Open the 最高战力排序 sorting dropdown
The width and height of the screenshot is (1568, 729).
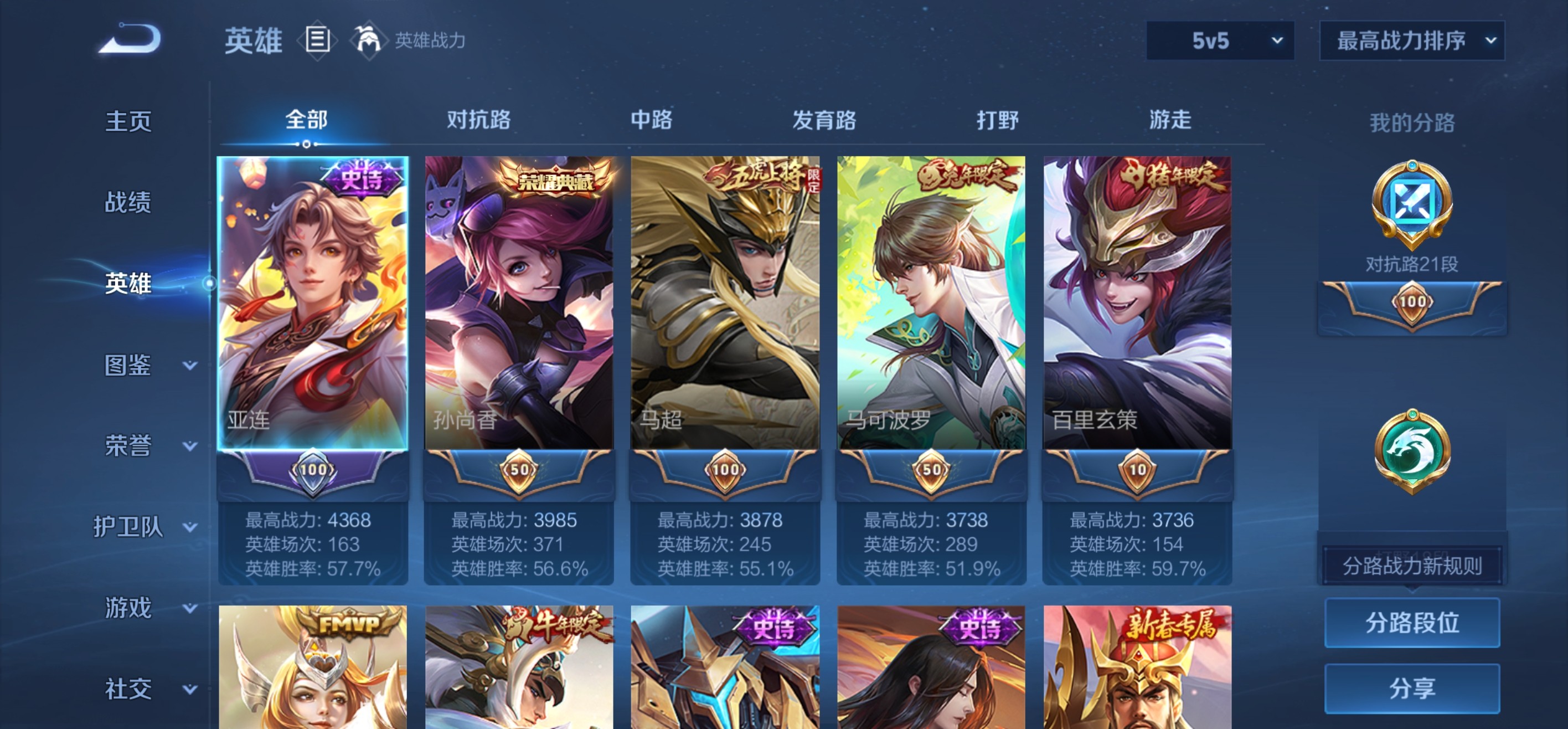[x=1411, y=41]
